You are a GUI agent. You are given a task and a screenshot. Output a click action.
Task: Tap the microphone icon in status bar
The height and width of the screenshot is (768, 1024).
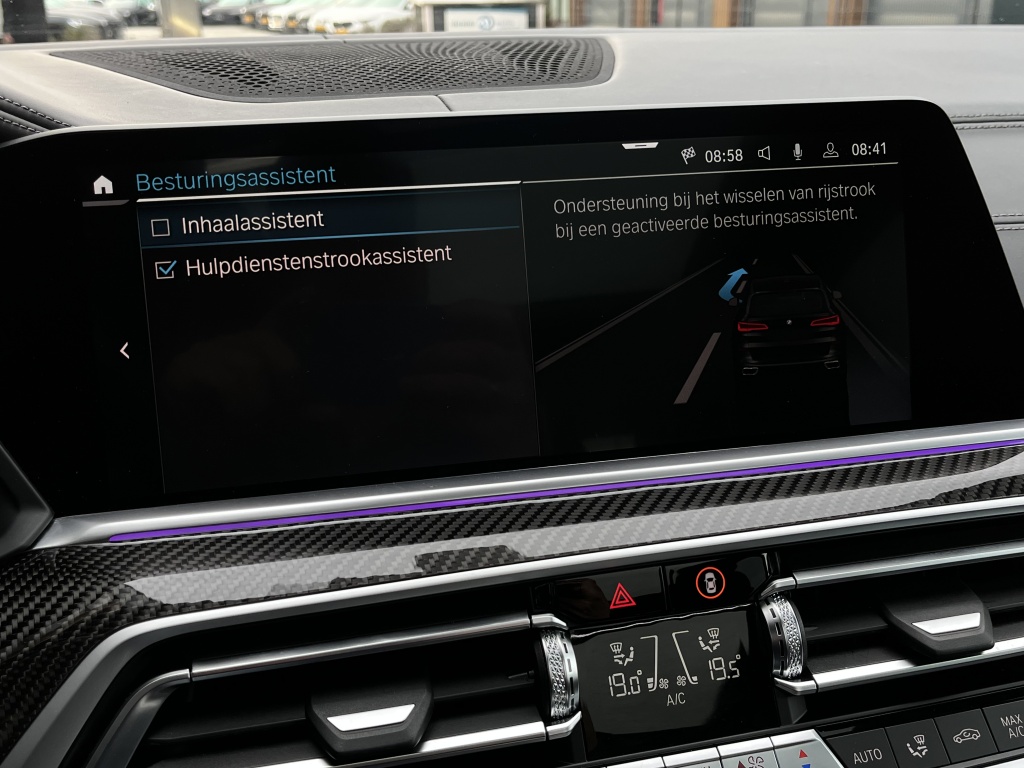tap(797, 152)
